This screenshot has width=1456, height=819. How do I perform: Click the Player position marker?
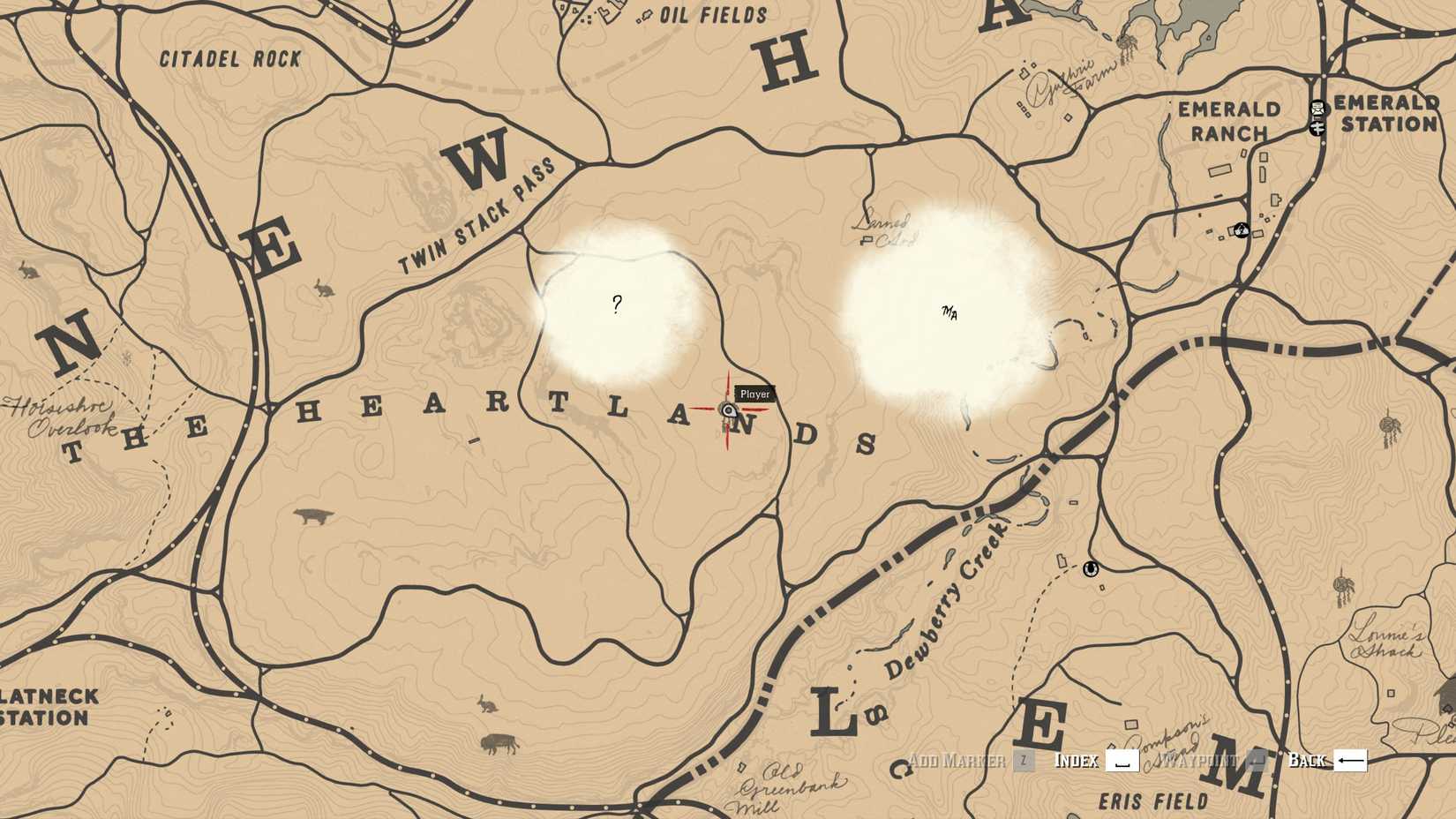click(726, 409)
